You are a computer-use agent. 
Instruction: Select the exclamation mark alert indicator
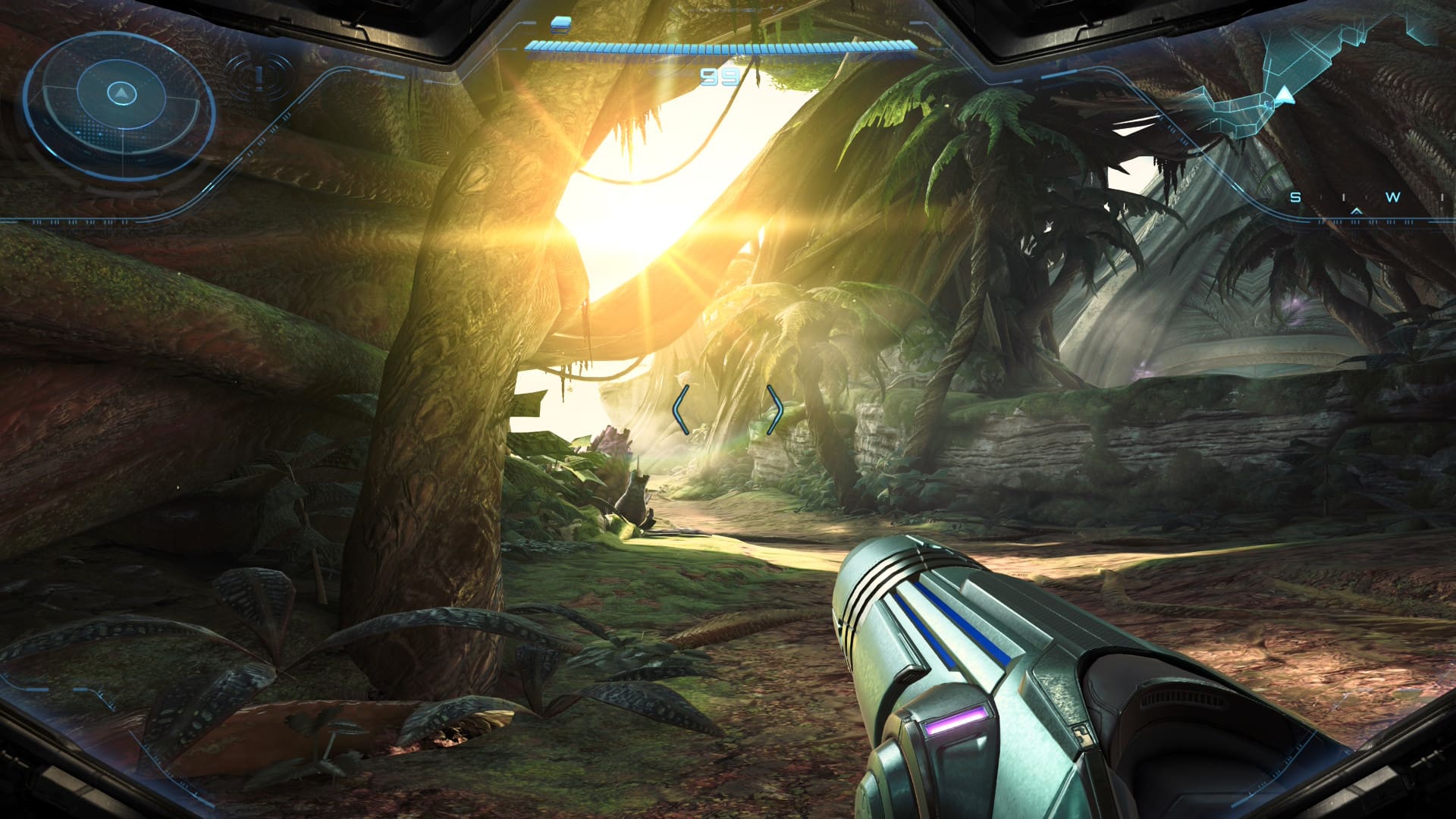coord(260,76)
